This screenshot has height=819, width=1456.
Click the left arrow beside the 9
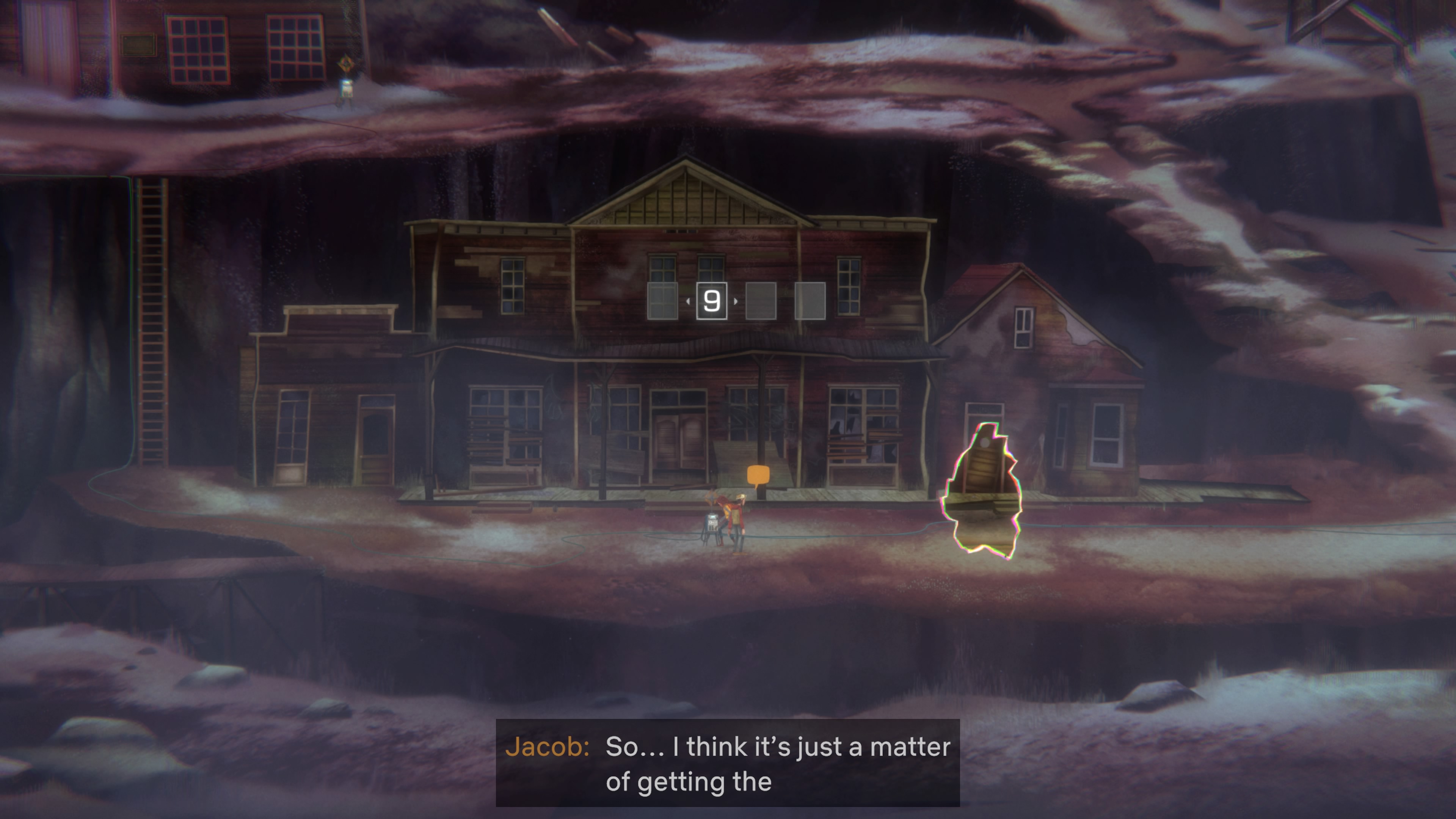[x=688, y=301]
